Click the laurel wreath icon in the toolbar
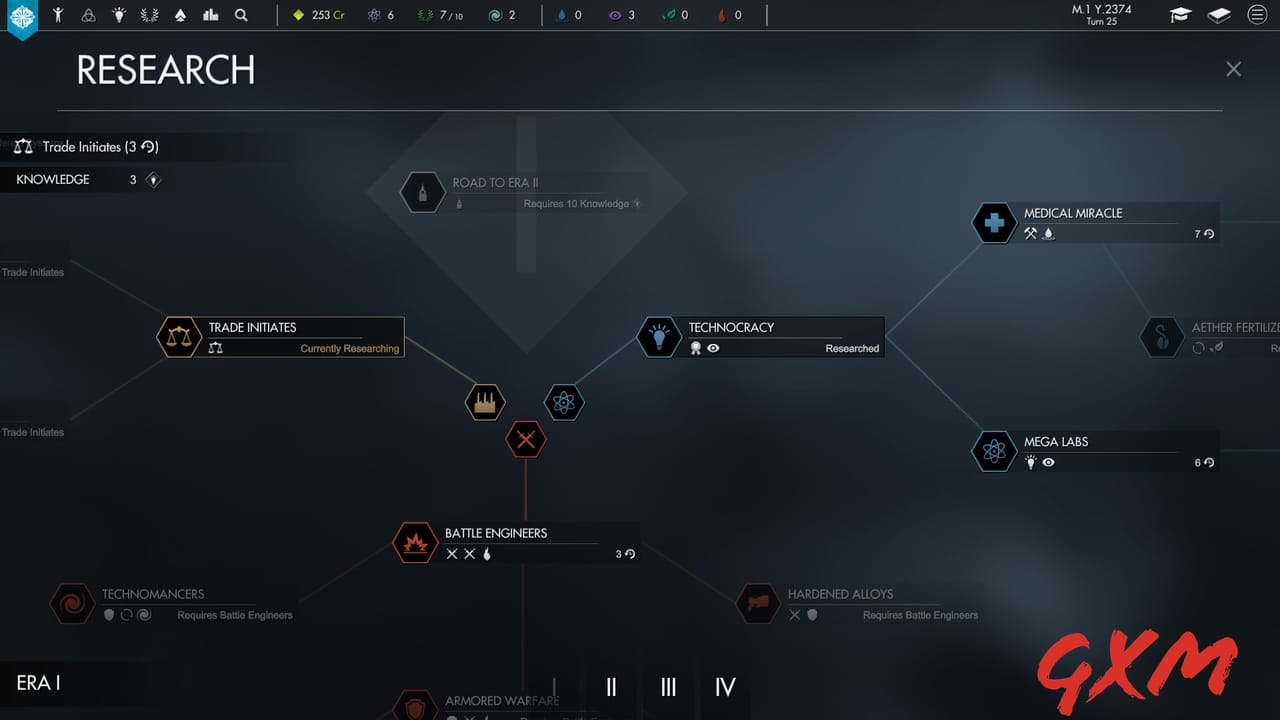1280x720 pixels. click(149, 15)
